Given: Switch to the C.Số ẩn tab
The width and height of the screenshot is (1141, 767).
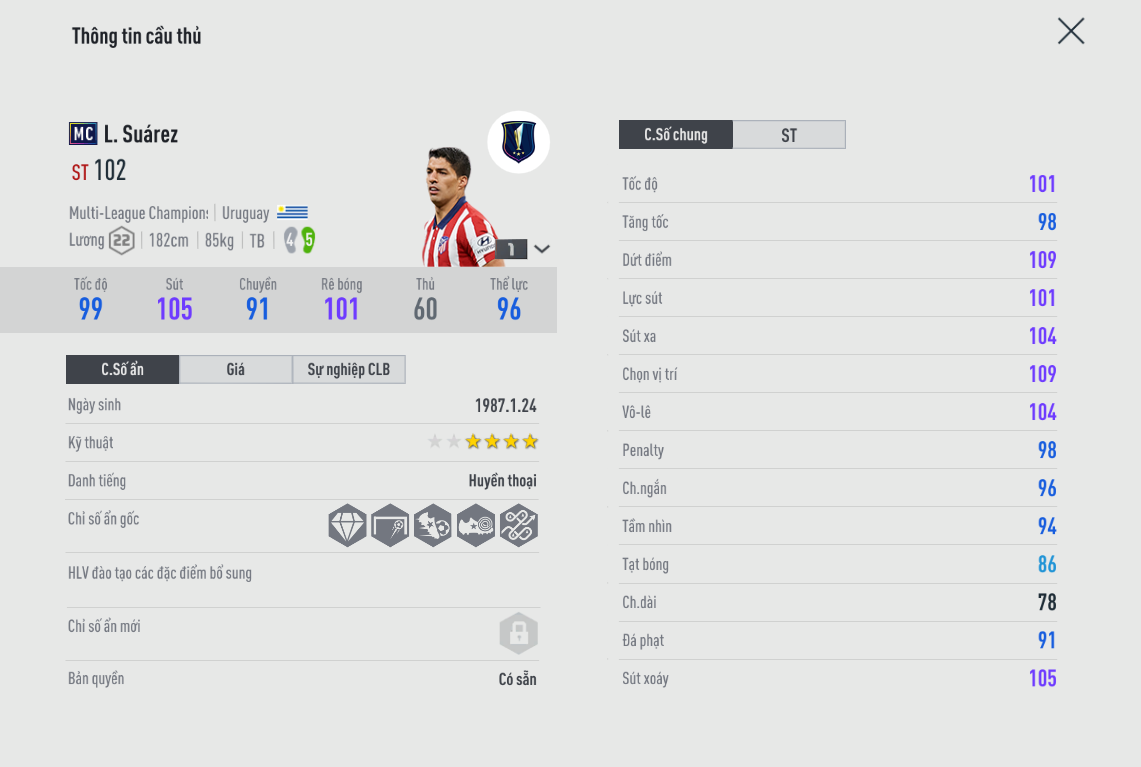Looking at the screenshot, I should click(x=122, y=370).
